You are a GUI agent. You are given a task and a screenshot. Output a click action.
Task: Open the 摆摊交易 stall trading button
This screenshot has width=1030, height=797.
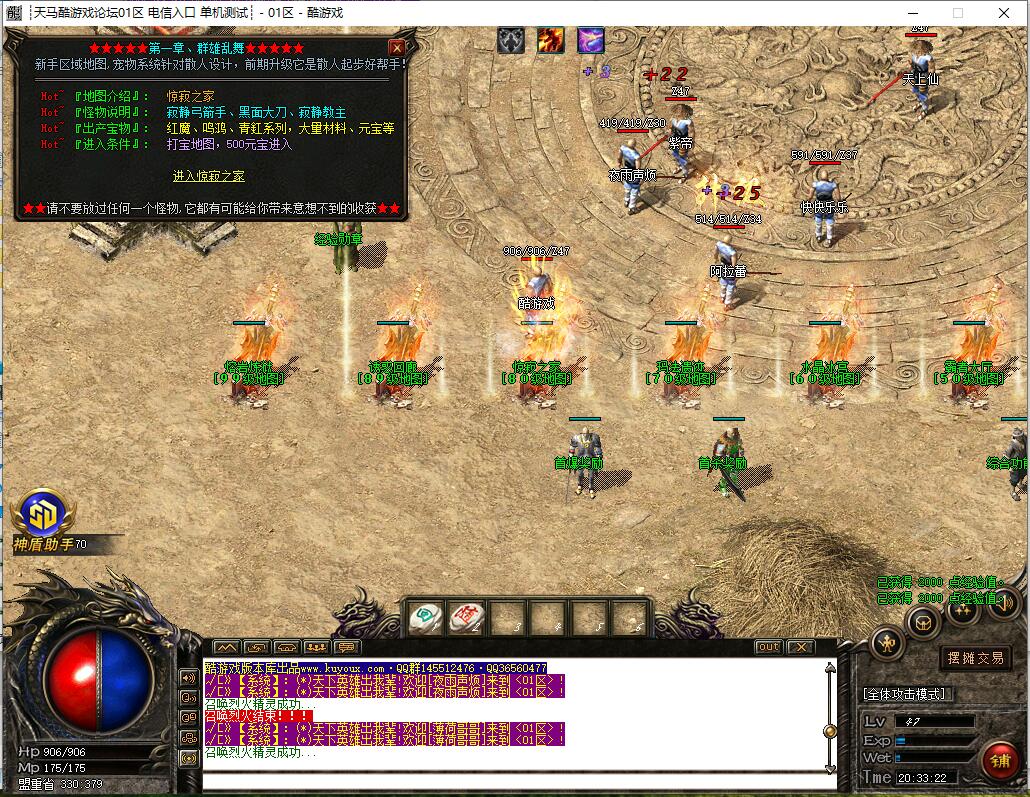(x=975, y=658)
